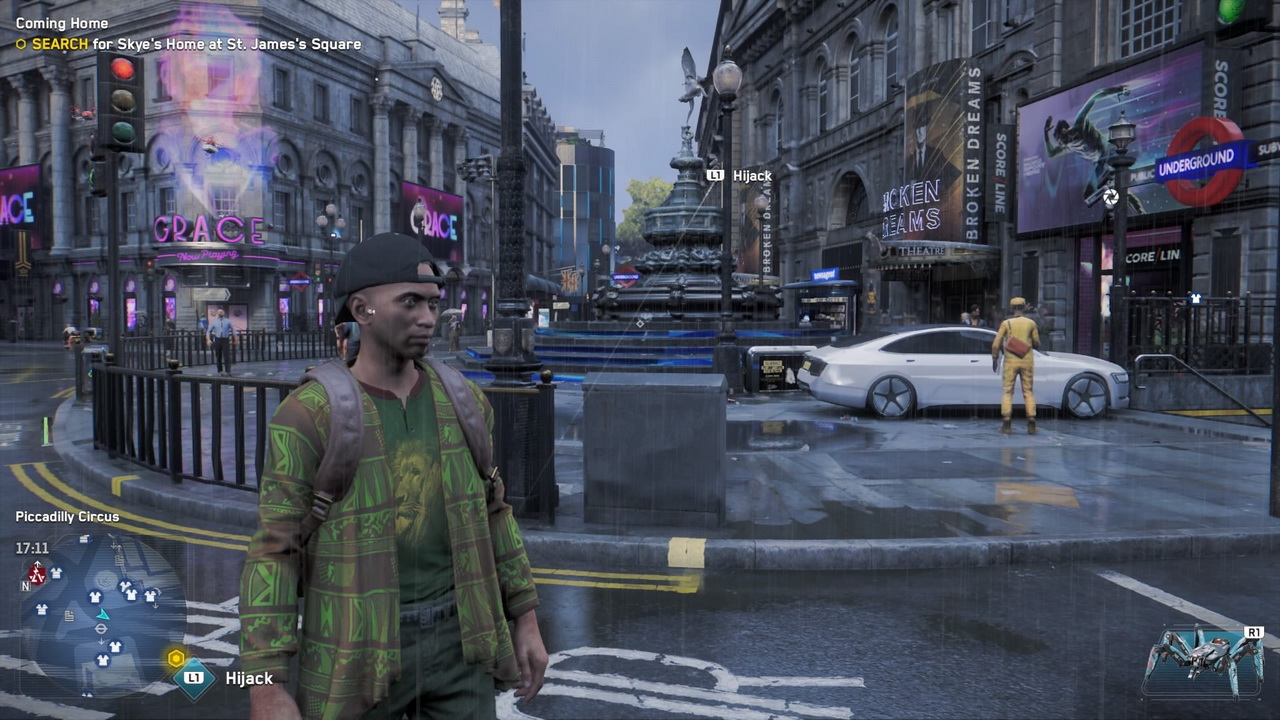Select the camera hack marker on the lamppost
This screenshot has width=1280, height=720.
pos(1110,198)
